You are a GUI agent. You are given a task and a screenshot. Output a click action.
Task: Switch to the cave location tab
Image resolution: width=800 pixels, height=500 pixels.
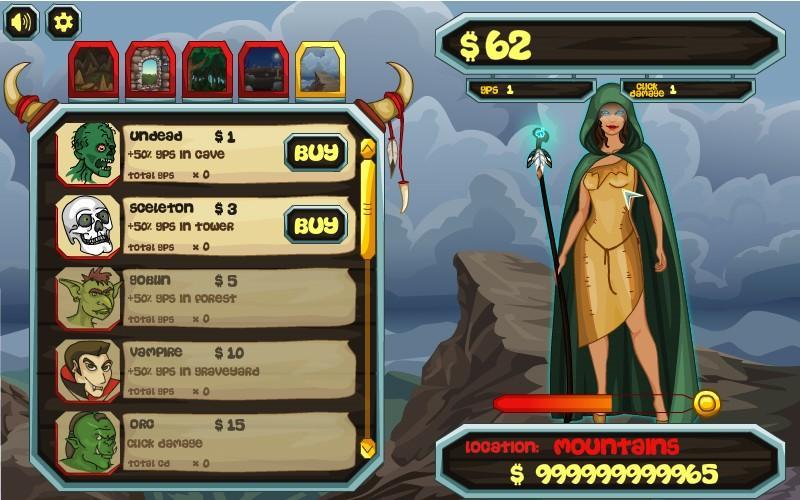click(x=93, y=70)
